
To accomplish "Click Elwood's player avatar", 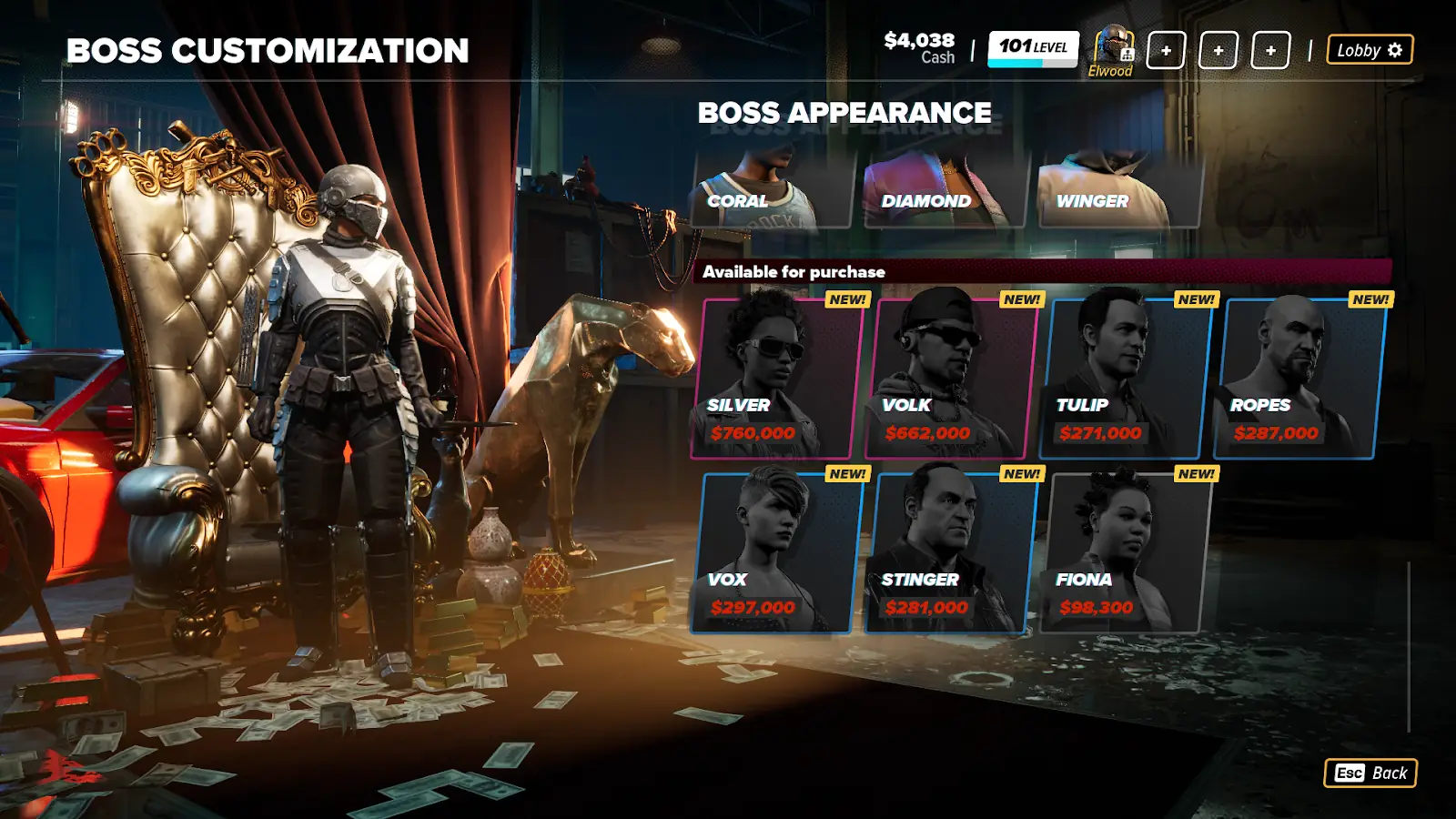I will [1112, 47].
